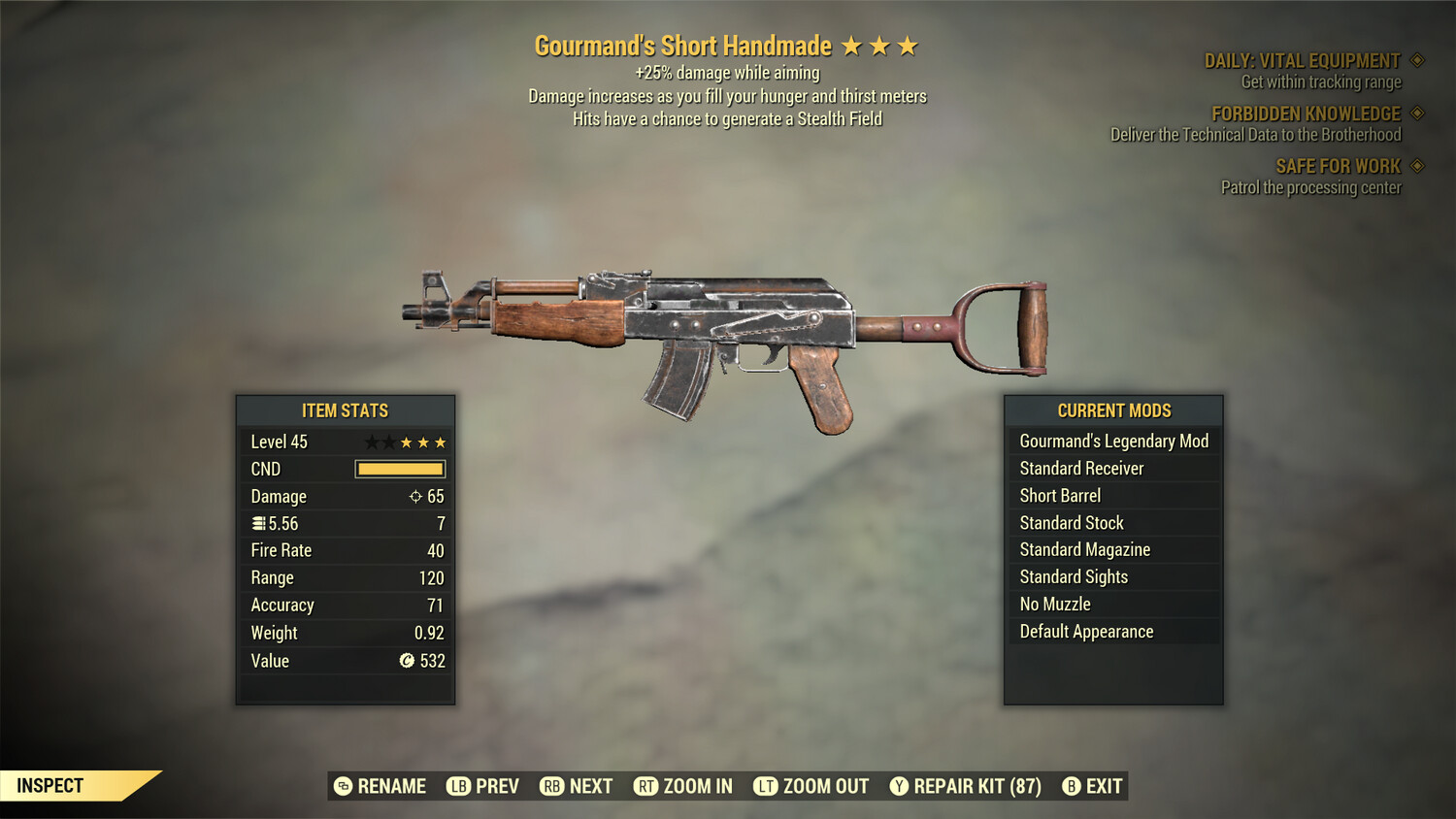Select the RT icon for Zoom In
Screen dimensions: 1456x819
click(x=645, y=786)
